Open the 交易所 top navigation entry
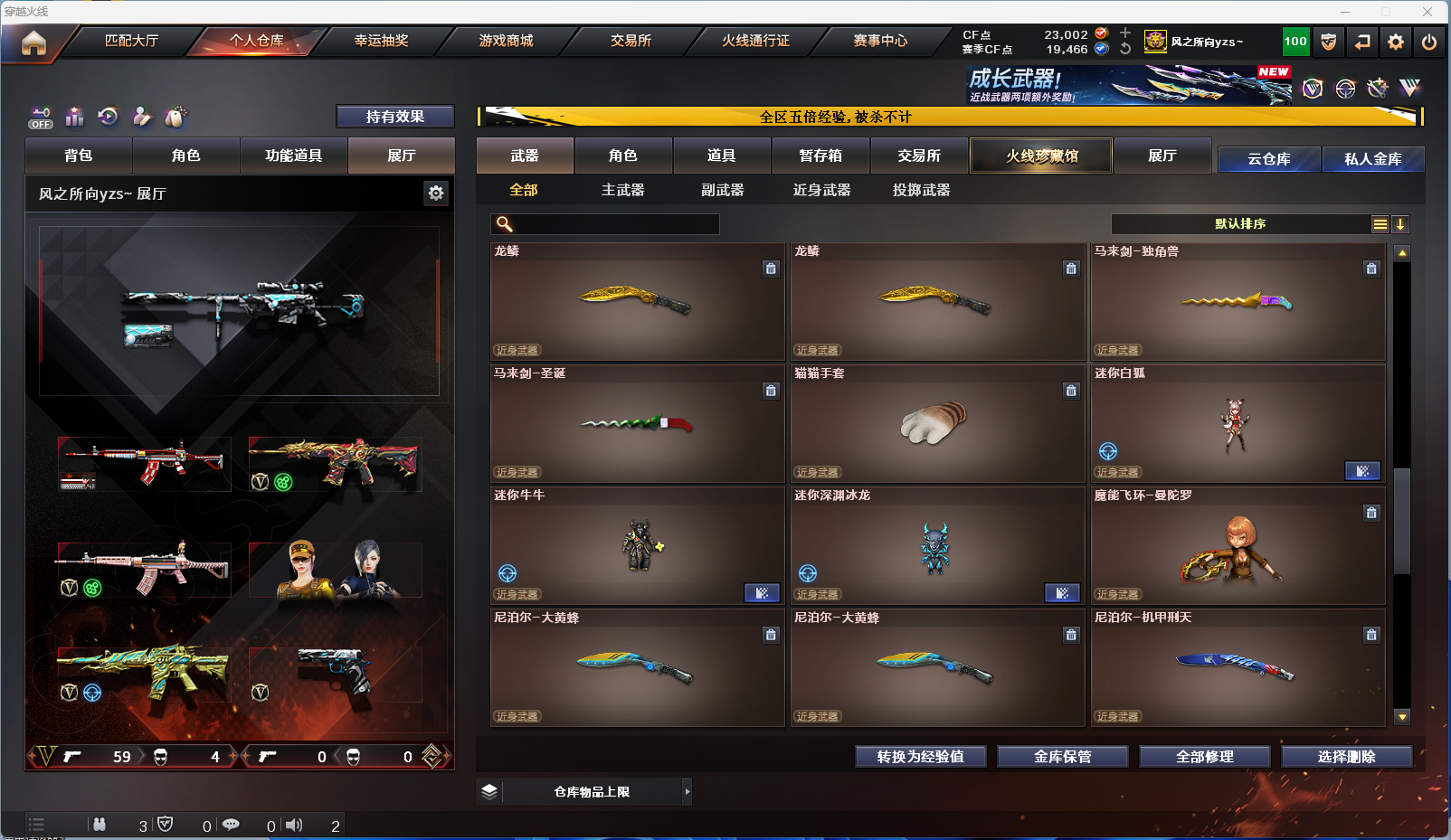 tap(631, 41)
